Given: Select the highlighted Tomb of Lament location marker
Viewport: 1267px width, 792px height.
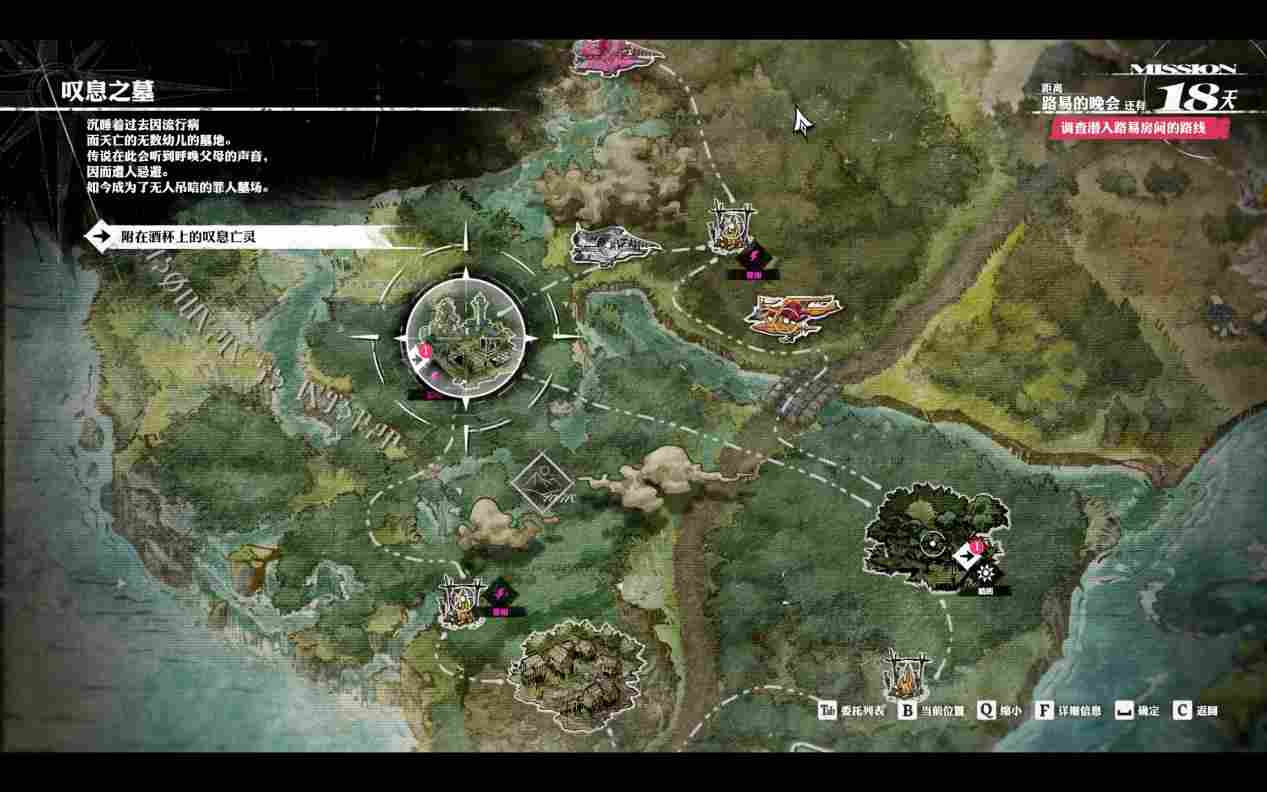Looking at the screenshot, I should (466, 340).
